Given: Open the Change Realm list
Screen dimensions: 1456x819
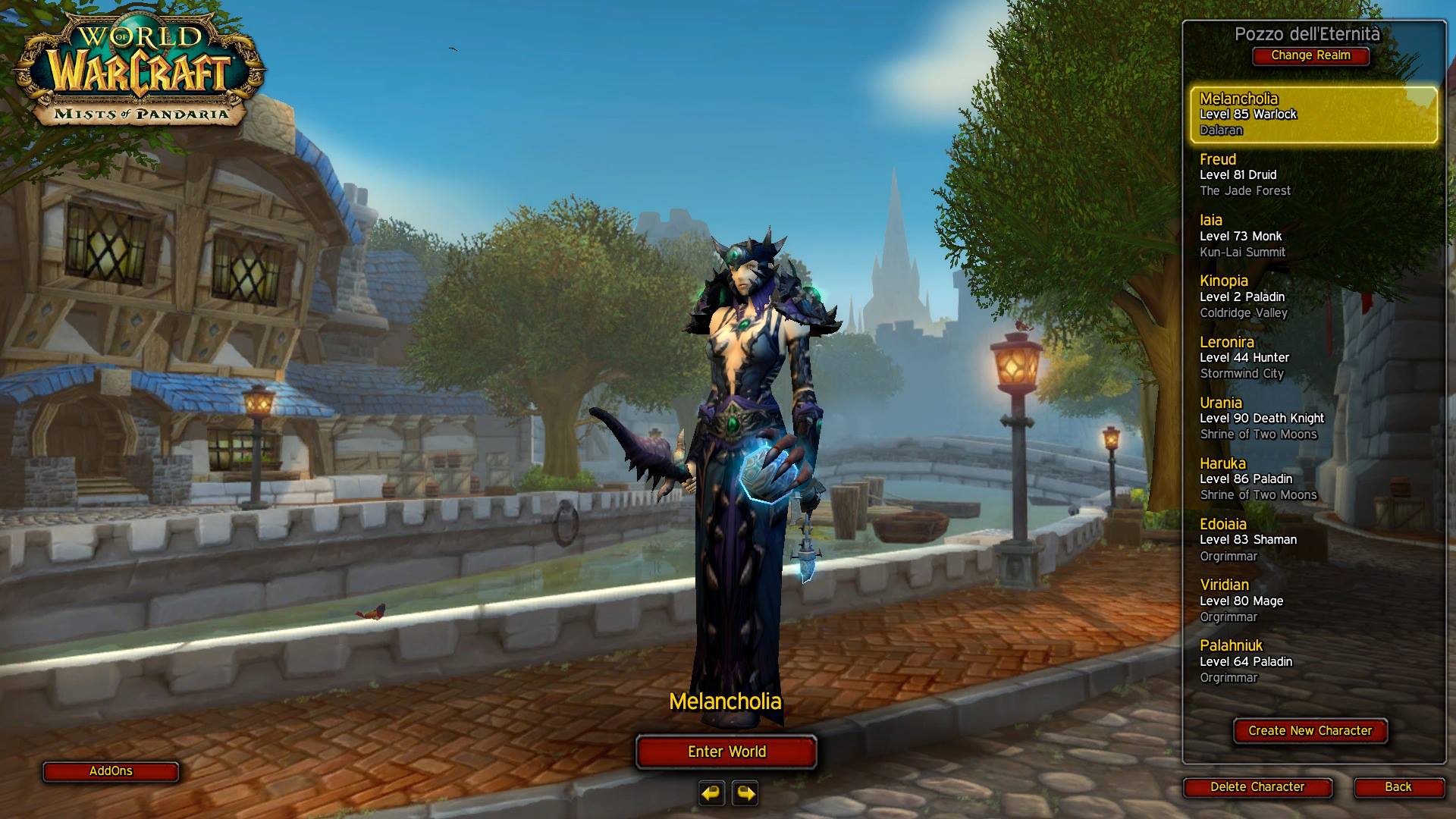Looking at the screenshot, I should (1310, 55).
